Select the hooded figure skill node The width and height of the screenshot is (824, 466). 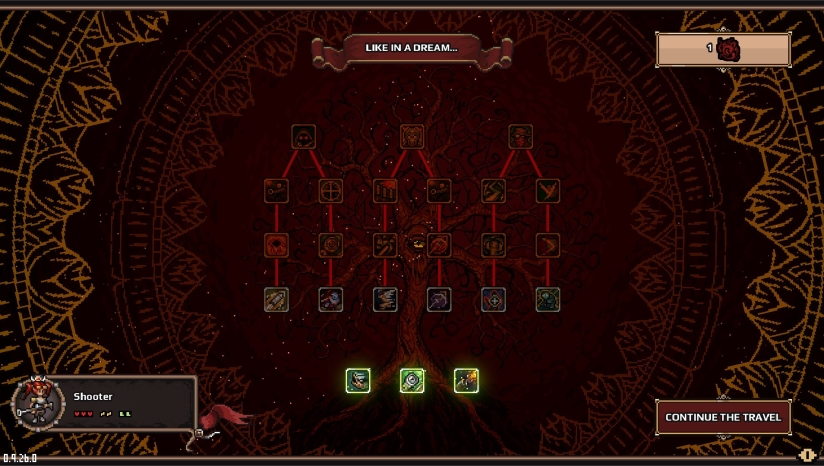[x=304, y=136]
